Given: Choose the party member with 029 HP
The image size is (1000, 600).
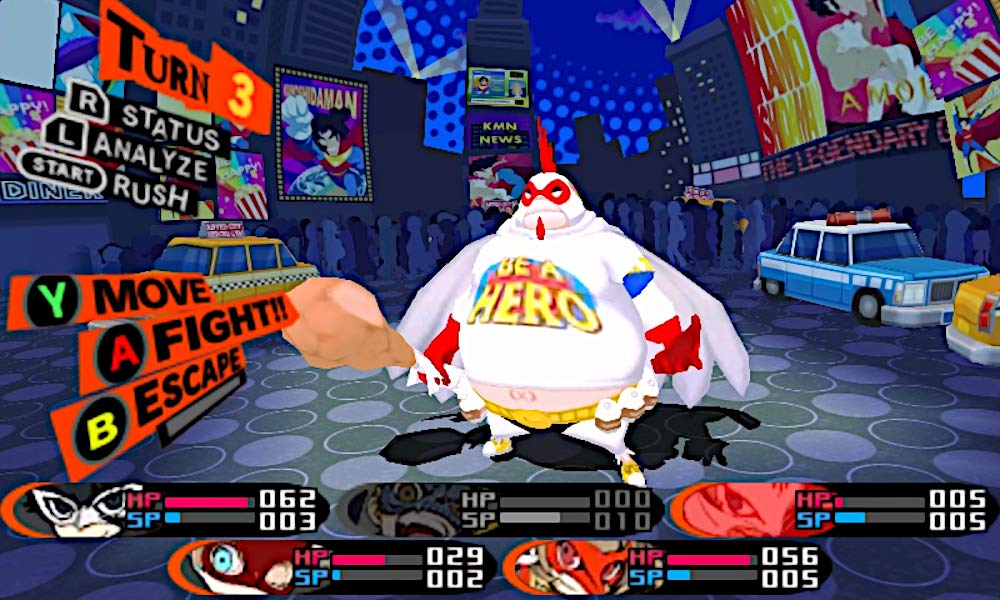Looking at the screenshot, I should (x=228, y=566).
